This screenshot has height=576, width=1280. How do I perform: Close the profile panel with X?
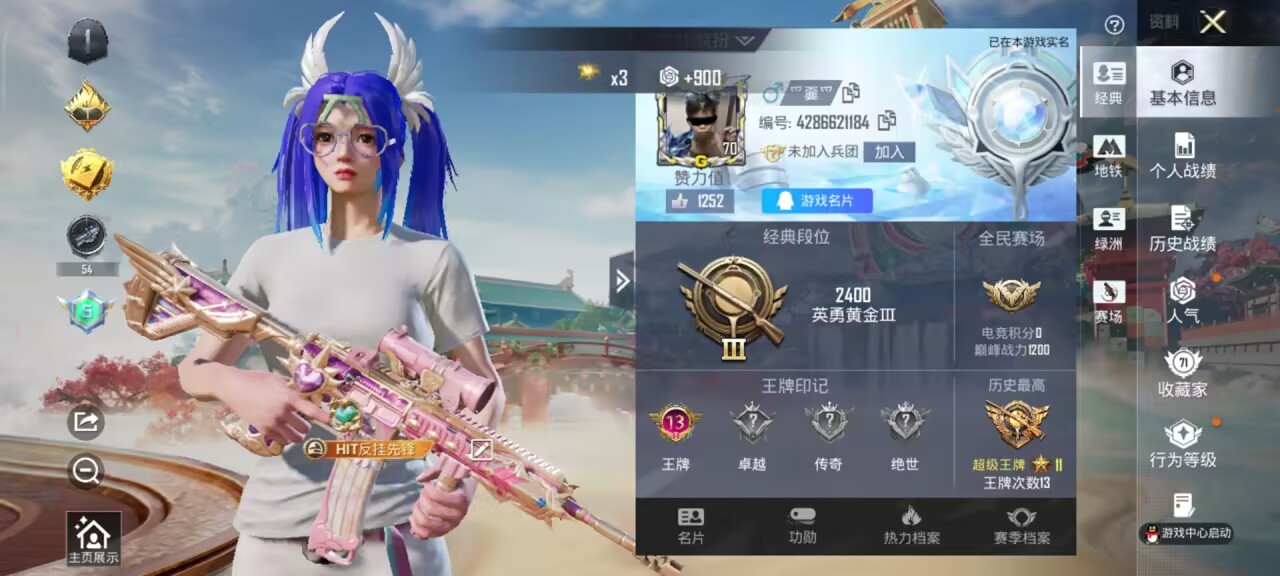[1213, 22]
